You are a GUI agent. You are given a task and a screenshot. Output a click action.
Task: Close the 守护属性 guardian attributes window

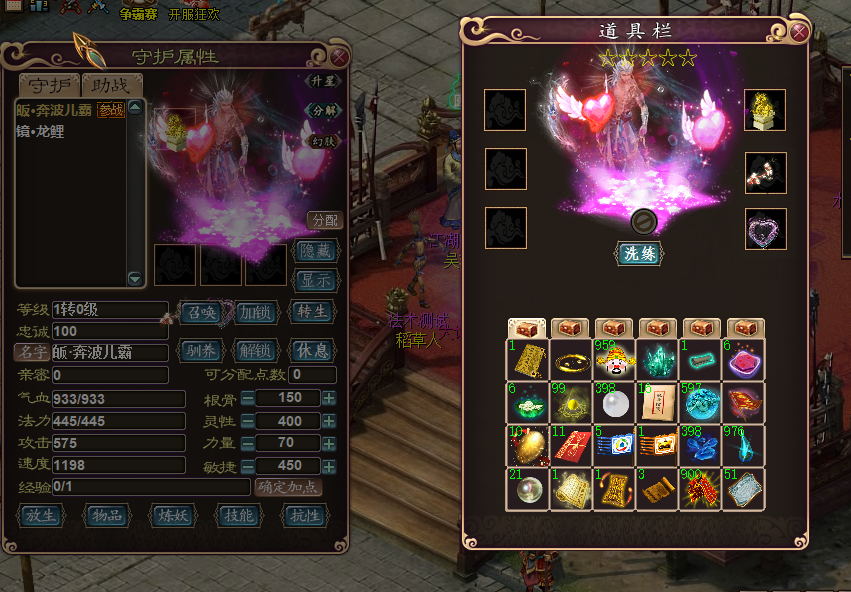340,57
